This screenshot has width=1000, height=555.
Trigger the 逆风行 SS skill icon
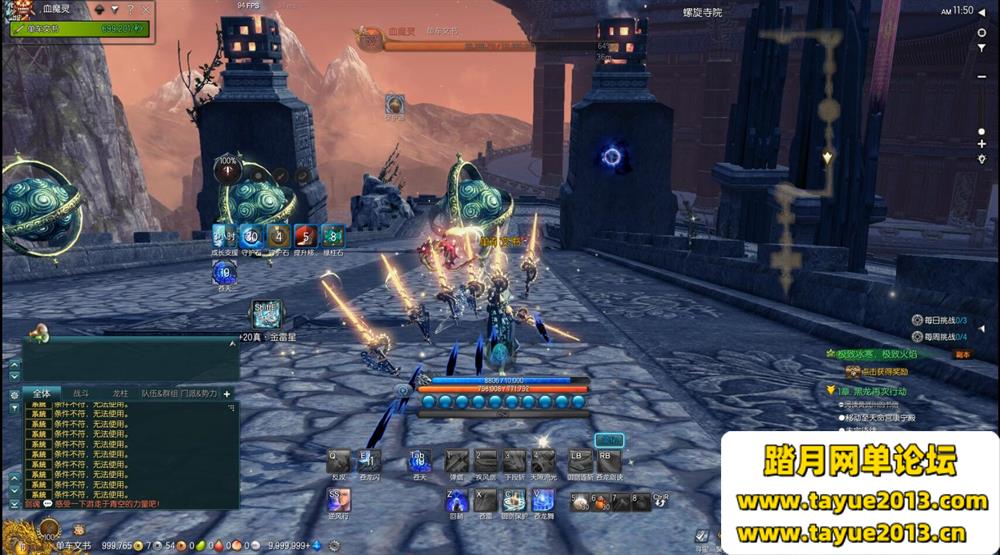coord(339,499)
